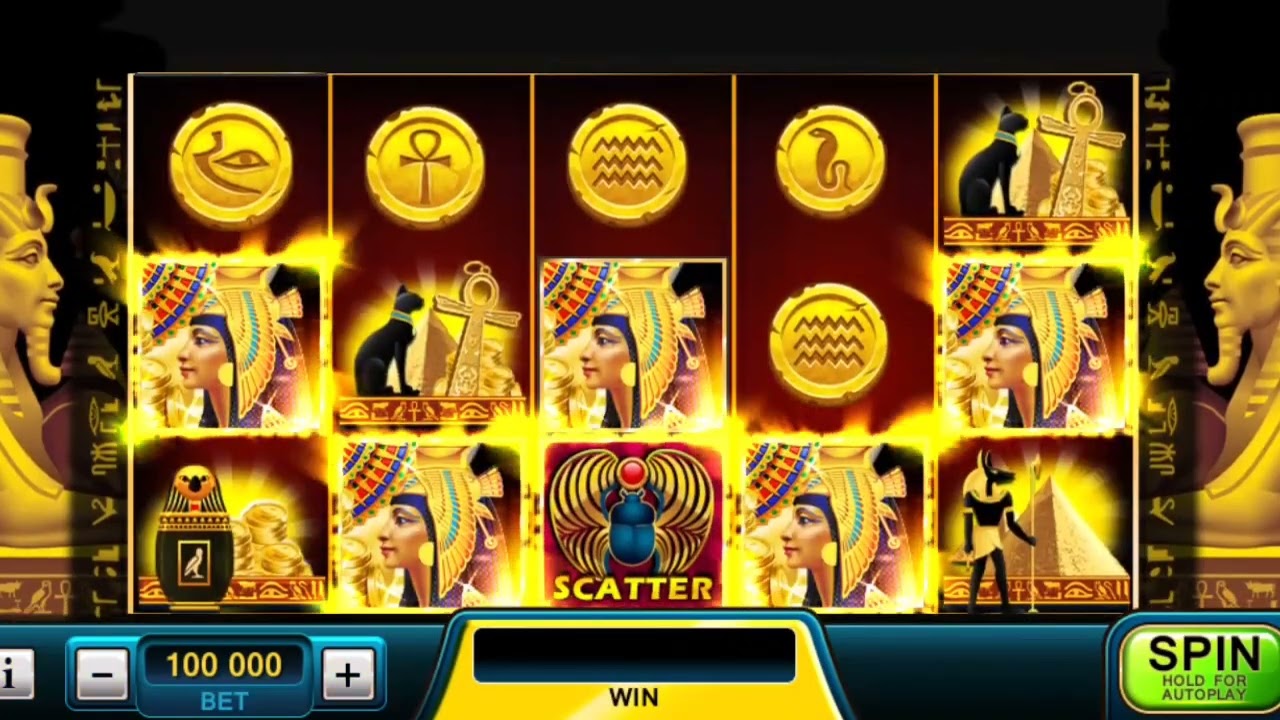Click the canopic jar with coins symbol
This screenshot has width=1280, height=720.
click(228, 525)
